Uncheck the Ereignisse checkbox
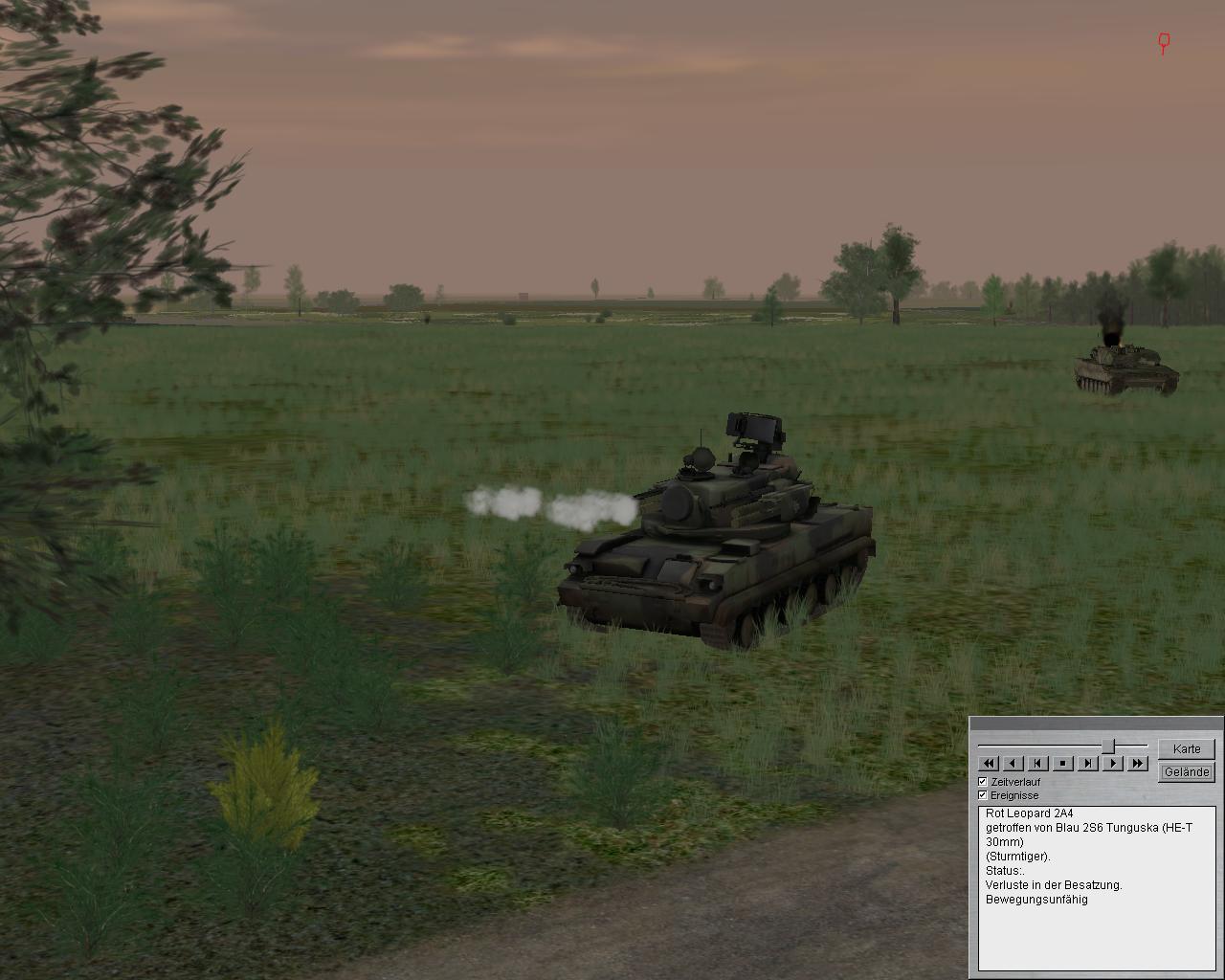The height and width of the screenshot is (980, 1225). point(983,795)
